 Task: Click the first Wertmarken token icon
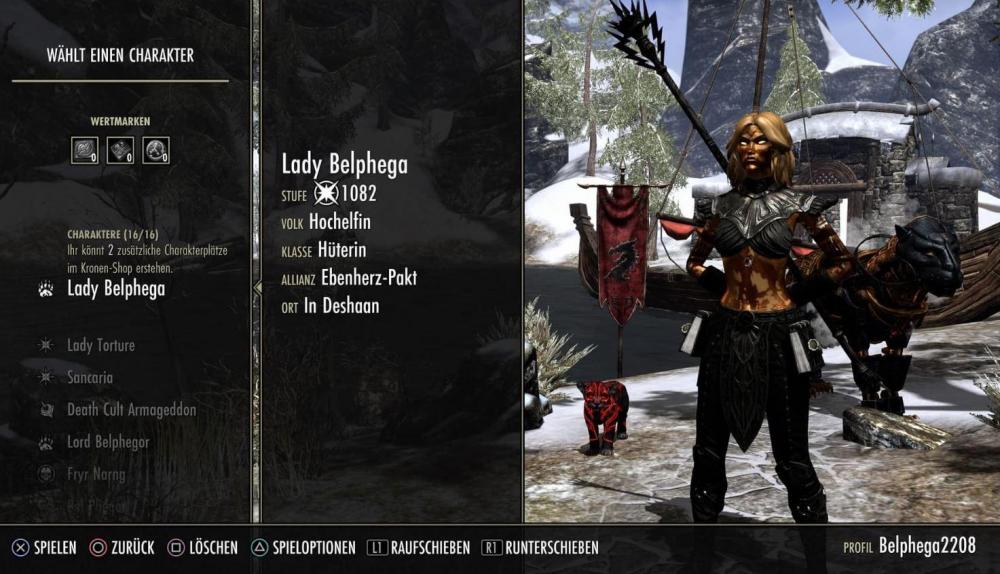click(x=84, y=150)
